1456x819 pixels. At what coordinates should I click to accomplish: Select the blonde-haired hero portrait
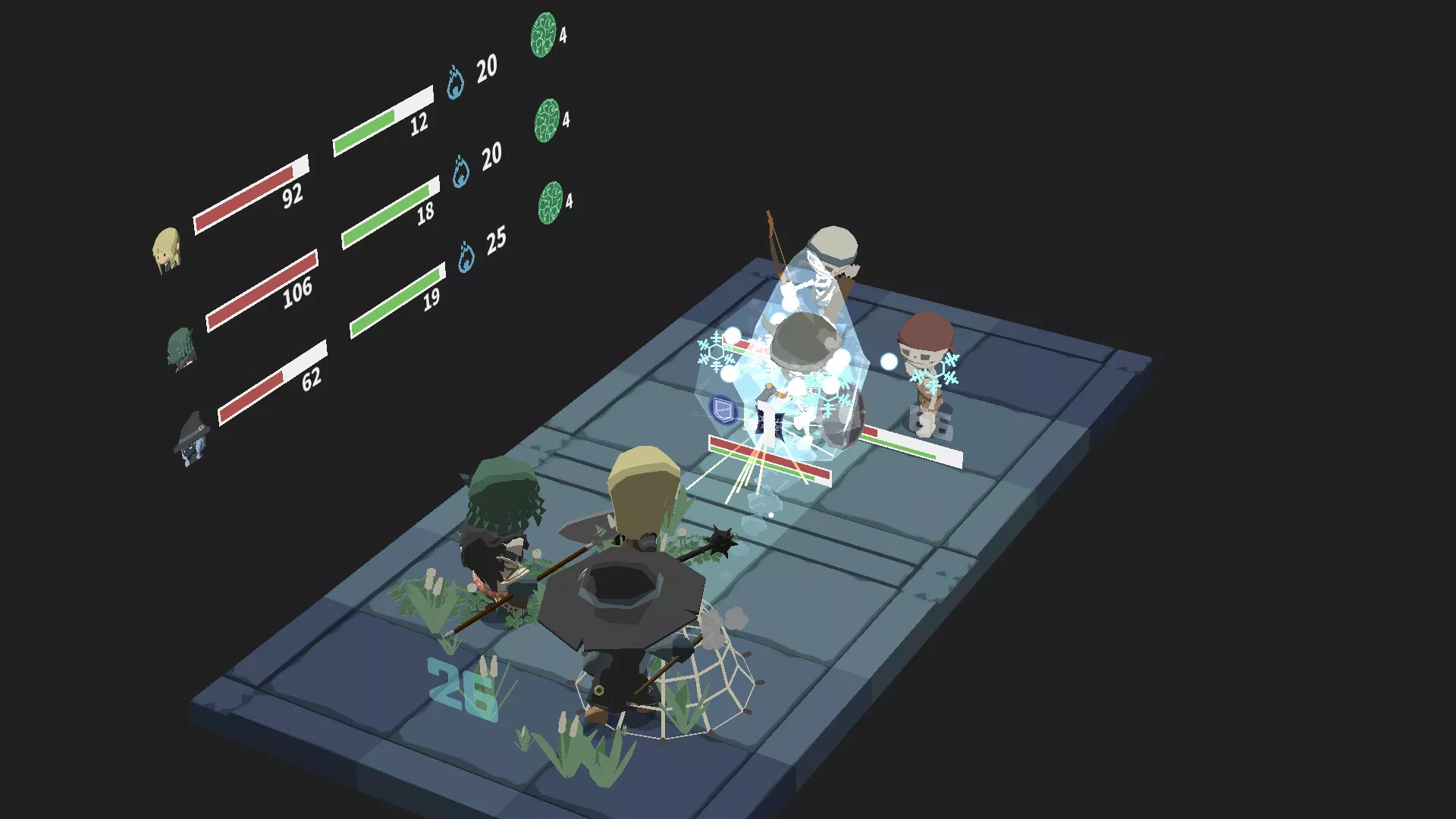[167, 249]
